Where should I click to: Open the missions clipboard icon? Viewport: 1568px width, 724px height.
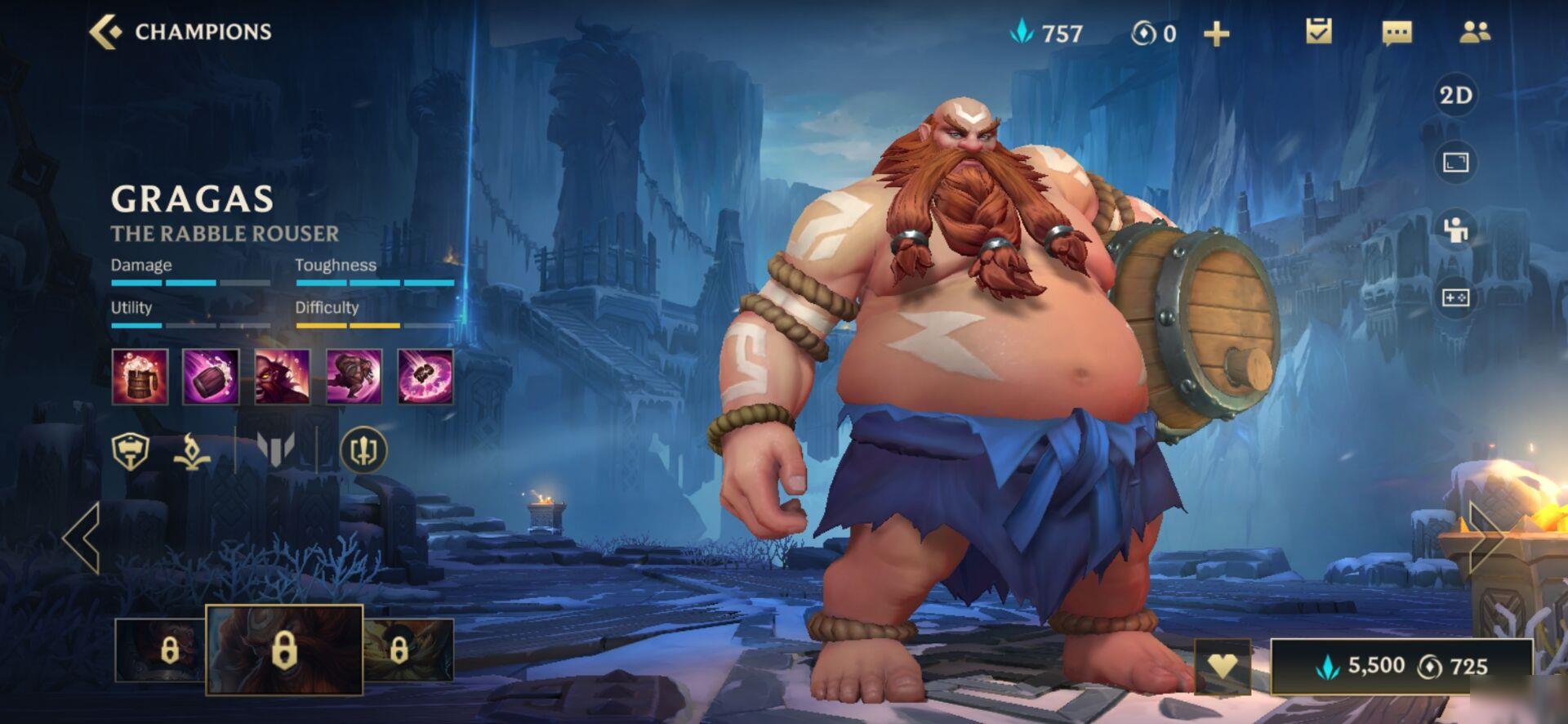tap(1318, 32)
